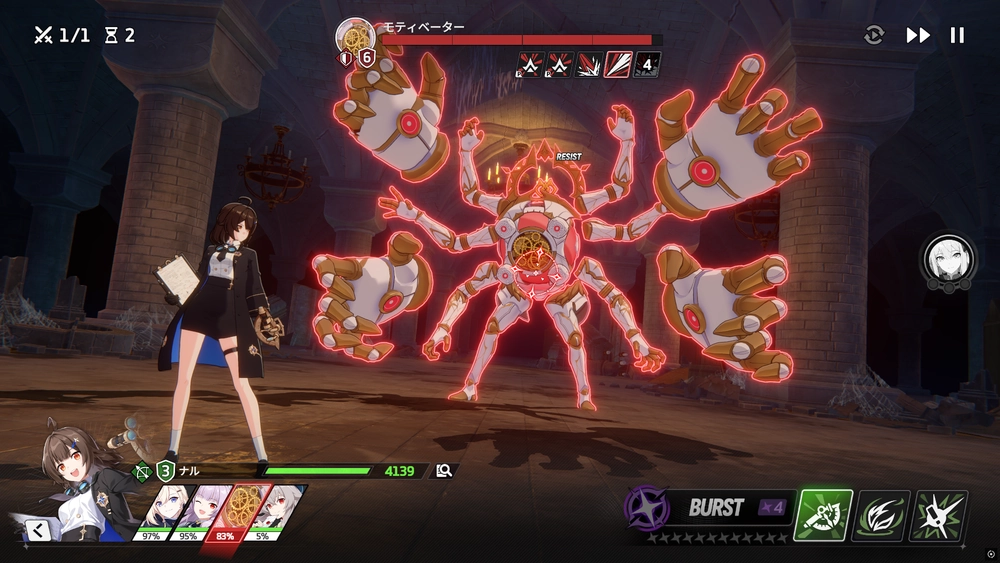The image size is (1000, 563).
Task: Select the swirling flame skill
Action: point(881,515)
